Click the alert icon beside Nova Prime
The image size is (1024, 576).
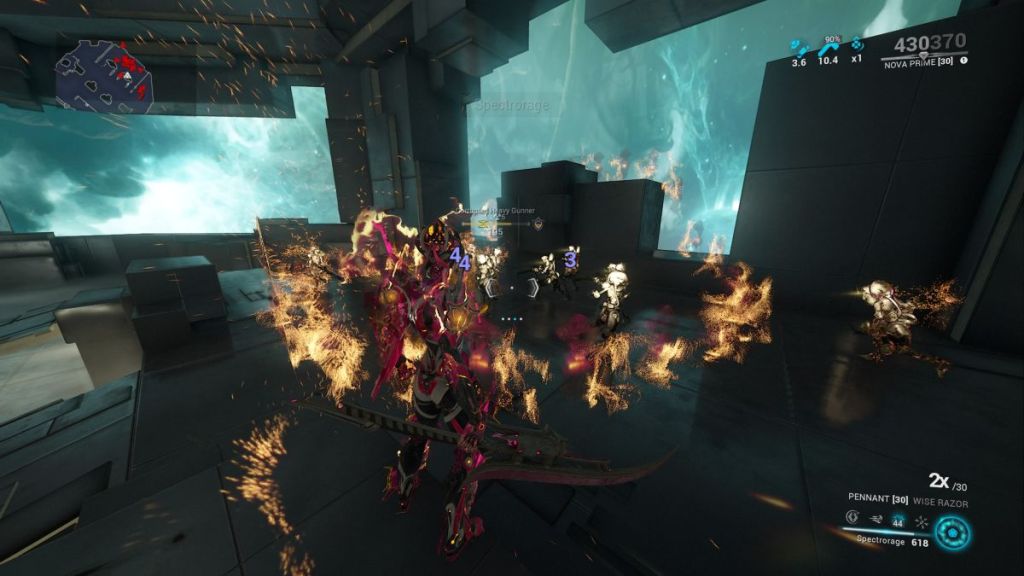click(963, 60)
